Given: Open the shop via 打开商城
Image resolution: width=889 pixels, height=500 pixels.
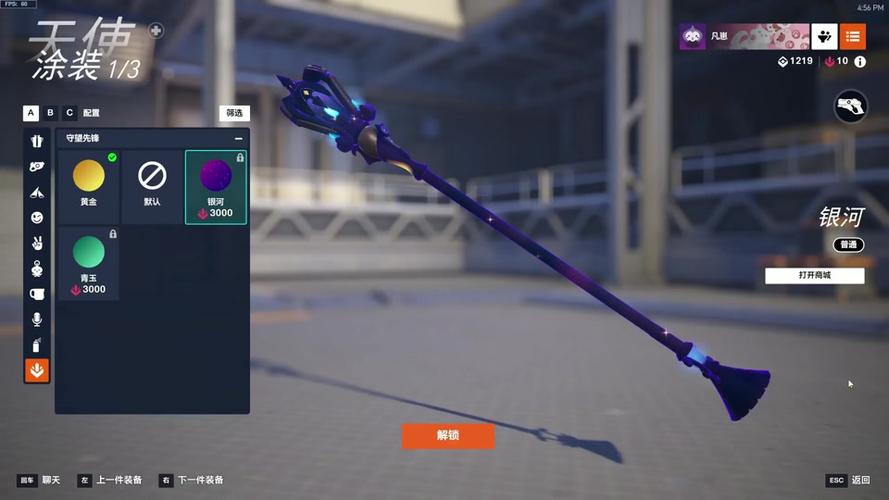Looking at the screenshot, I should (x=814, y=275).
